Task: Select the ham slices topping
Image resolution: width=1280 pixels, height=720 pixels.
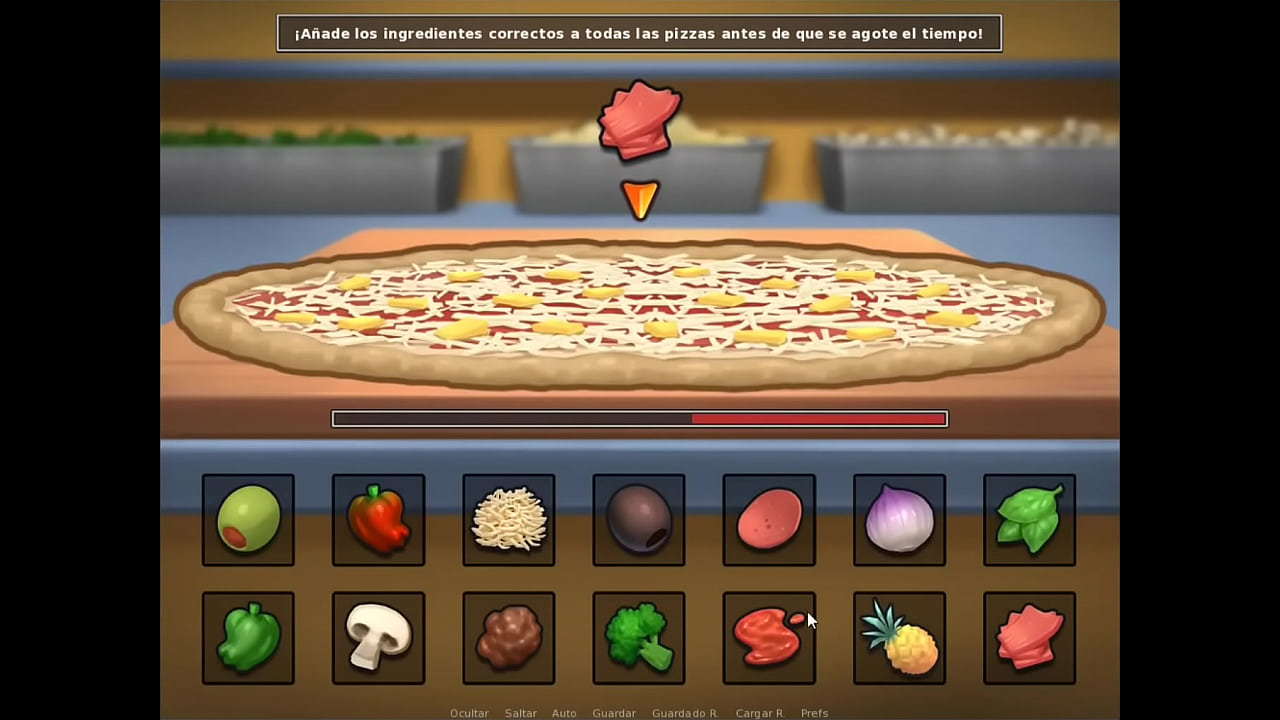Action: click(x=1028, y=637)
